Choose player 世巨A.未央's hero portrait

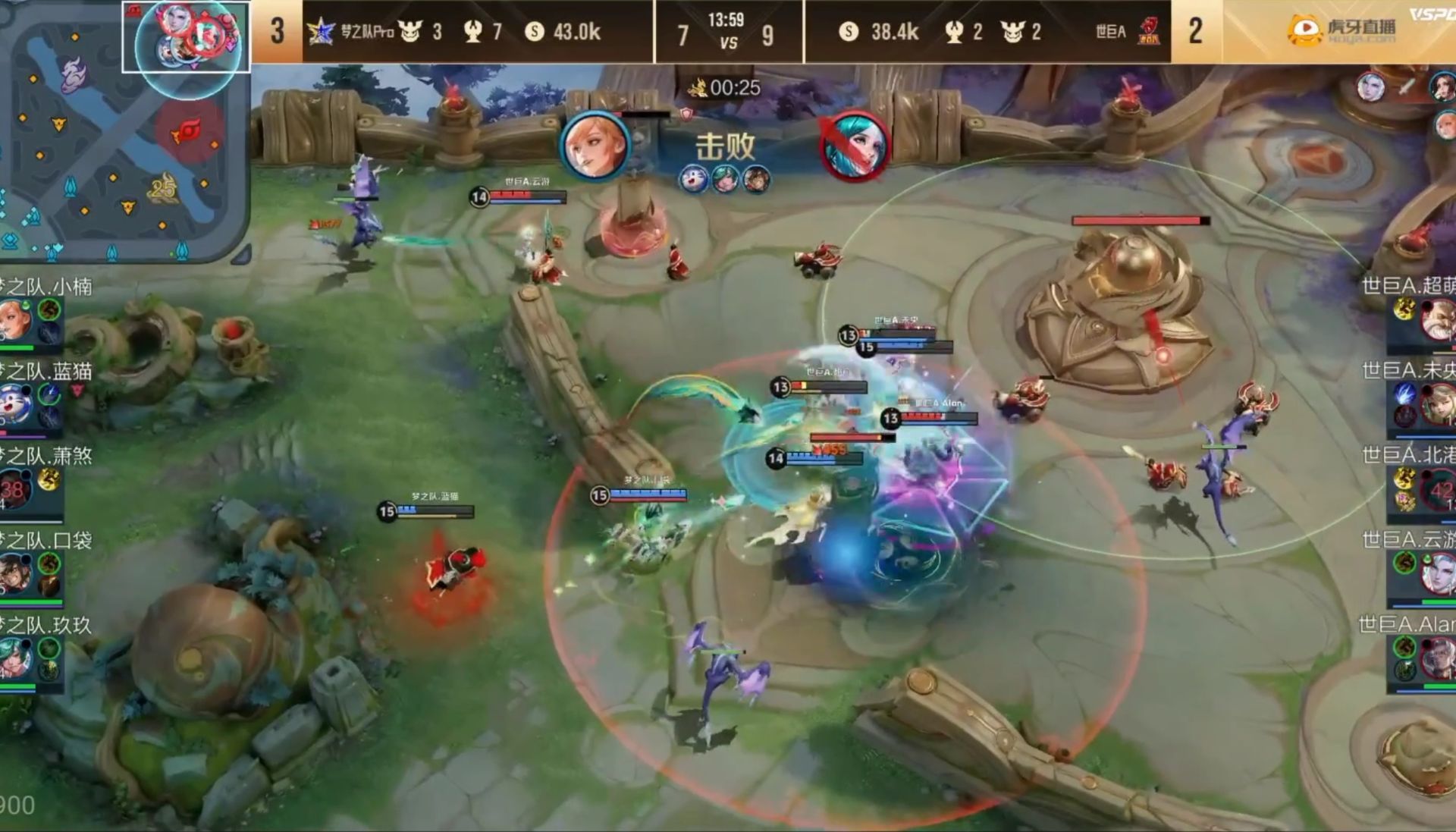tap(1439, 404)
